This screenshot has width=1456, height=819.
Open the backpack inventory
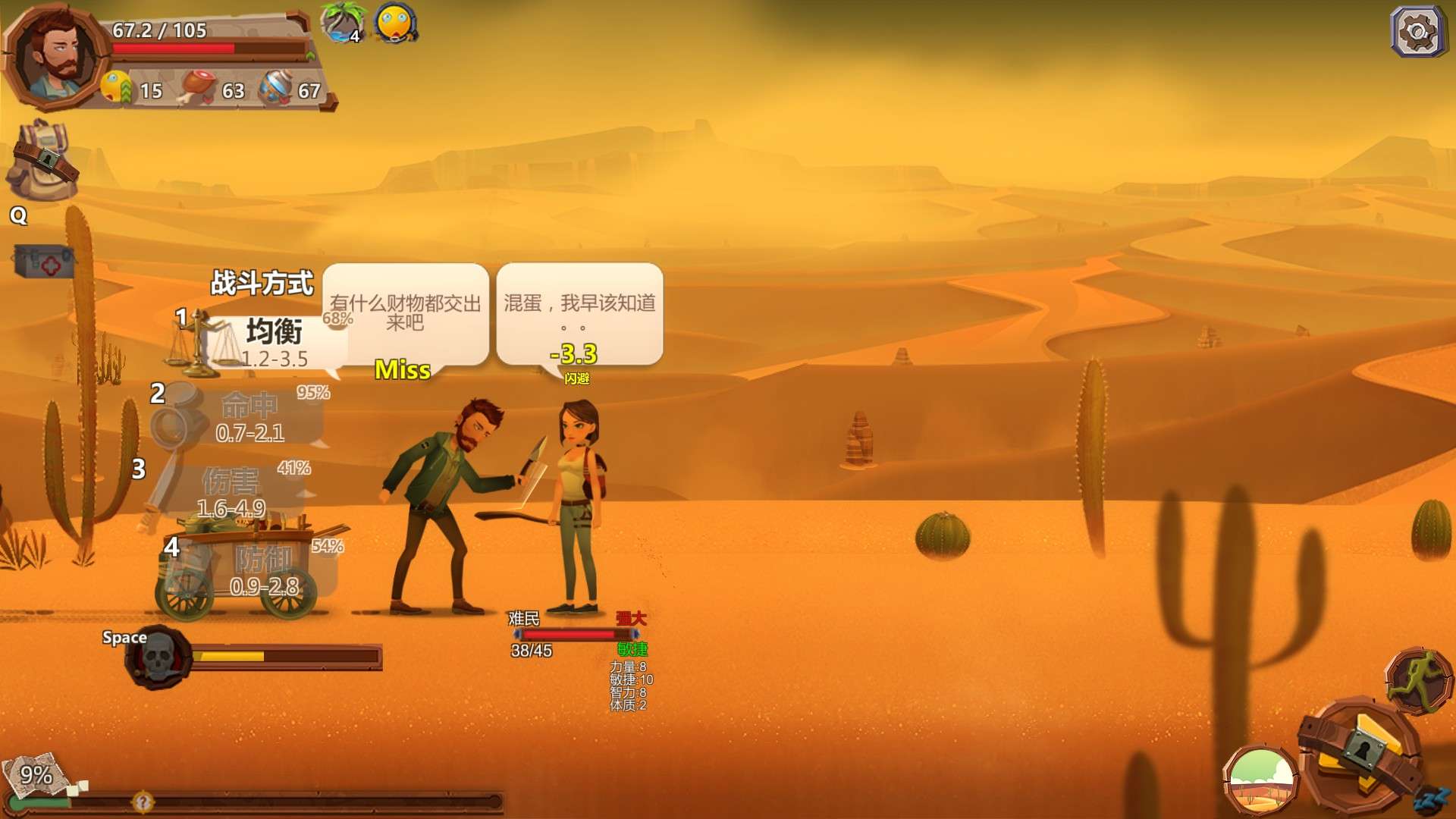click(x=42, y=161)
